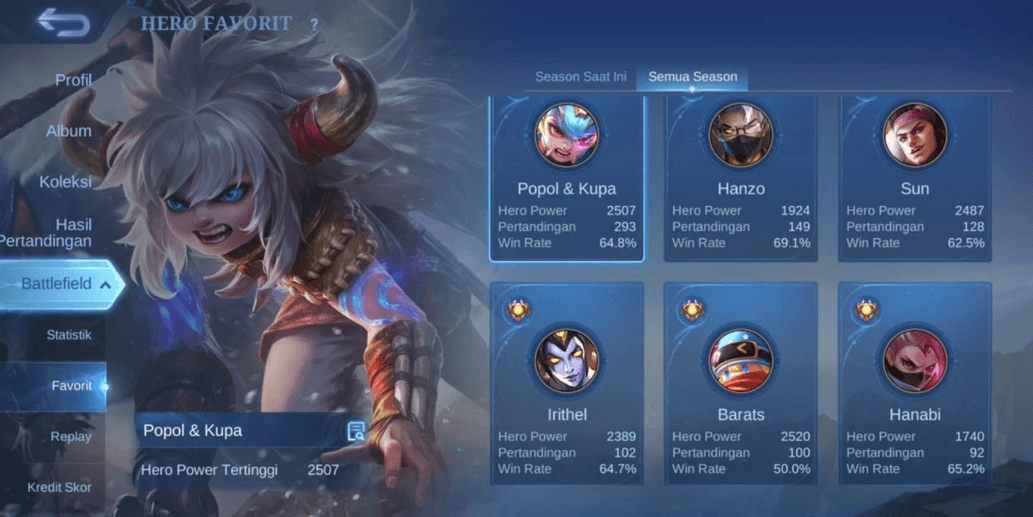
Task: Select the Battlefield menu entry
Action: pyautogui.click(x=57, y=284)
